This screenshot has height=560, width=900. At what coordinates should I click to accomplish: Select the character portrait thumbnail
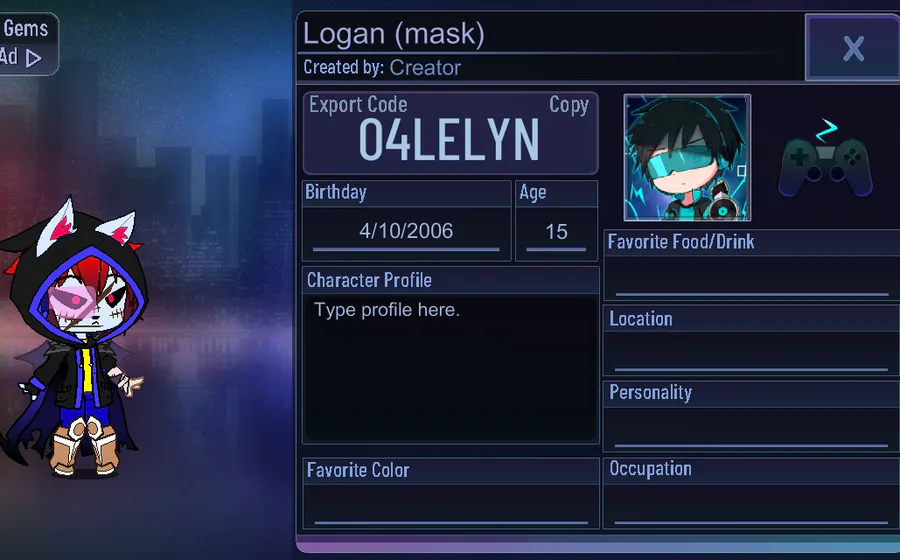tap(687, 157)
